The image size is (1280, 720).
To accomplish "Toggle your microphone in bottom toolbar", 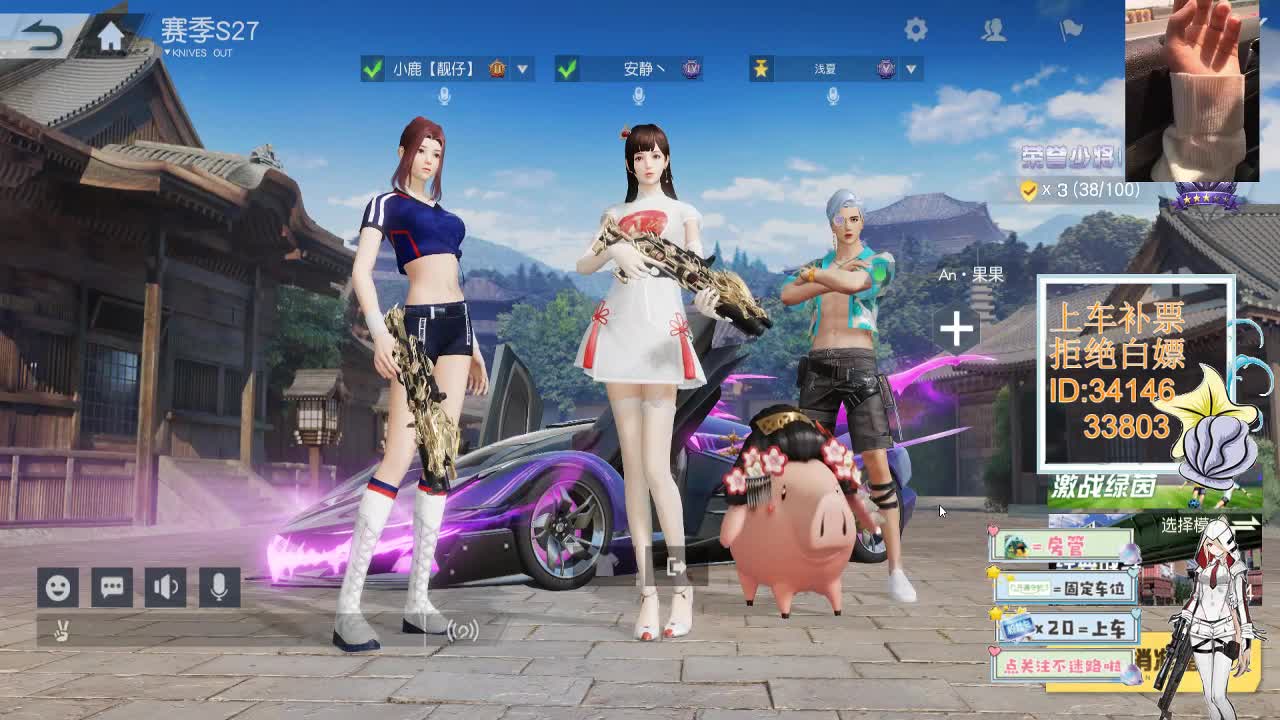I will [x=218, y=588].
